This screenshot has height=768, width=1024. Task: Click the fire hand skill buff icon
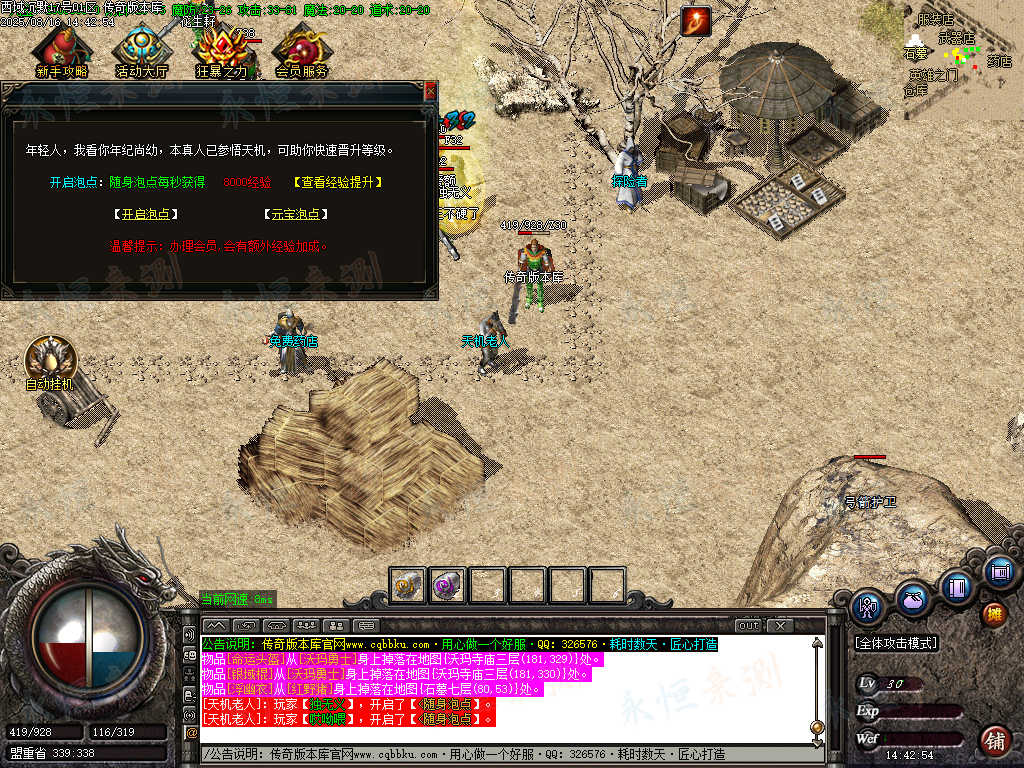[x=695, y=21]
